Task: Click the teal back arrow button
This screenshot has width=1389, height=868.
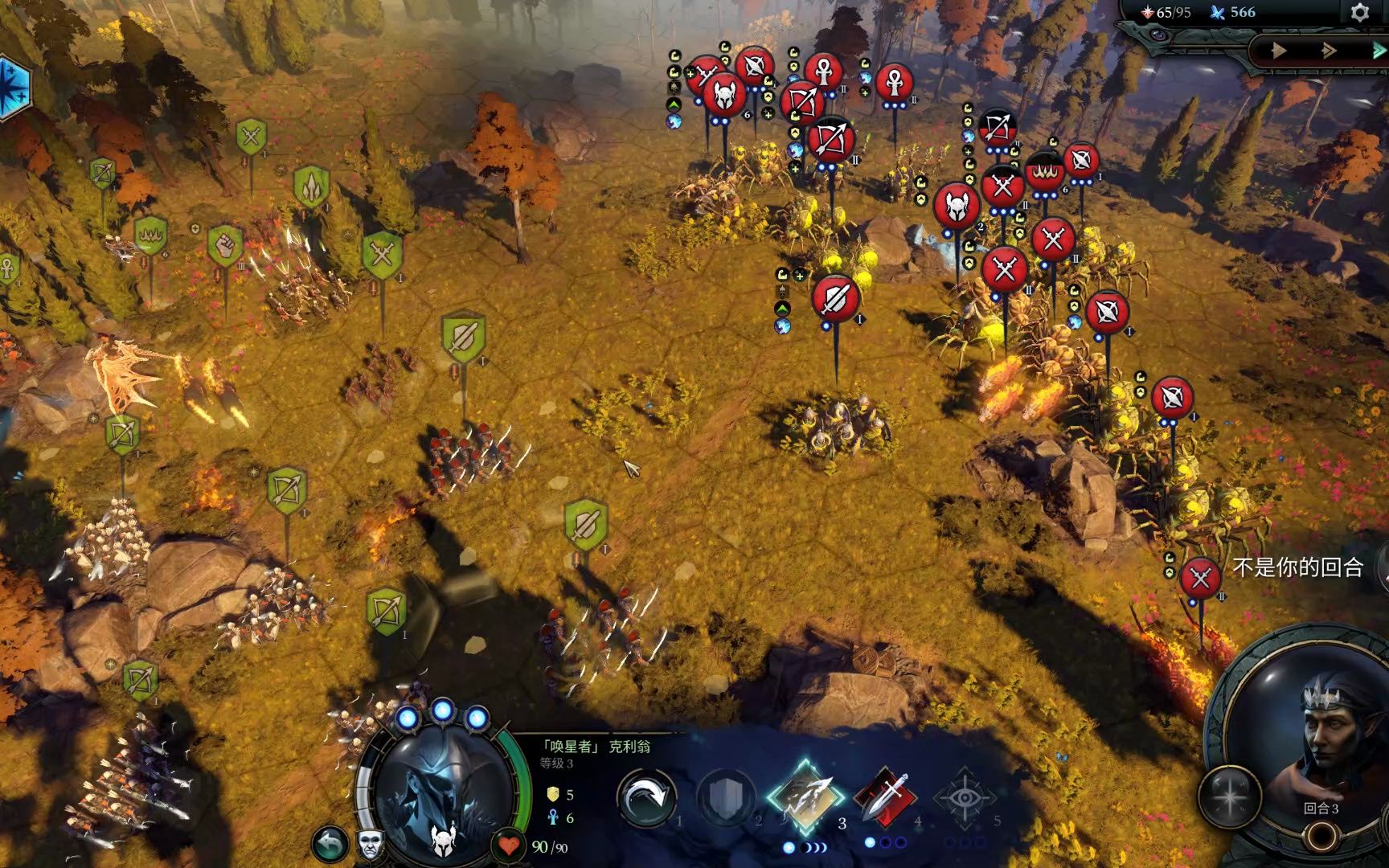Action: (x=330, y=844)
